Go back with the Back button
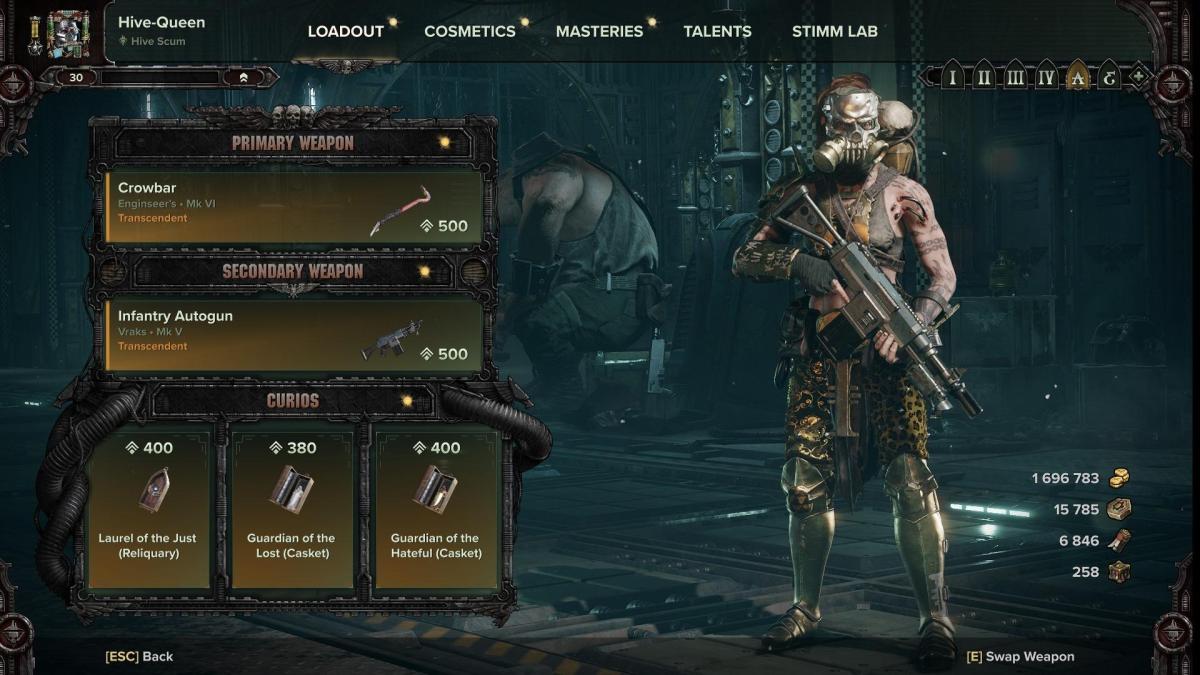The image size is (1200, 675). pos(139,657)
